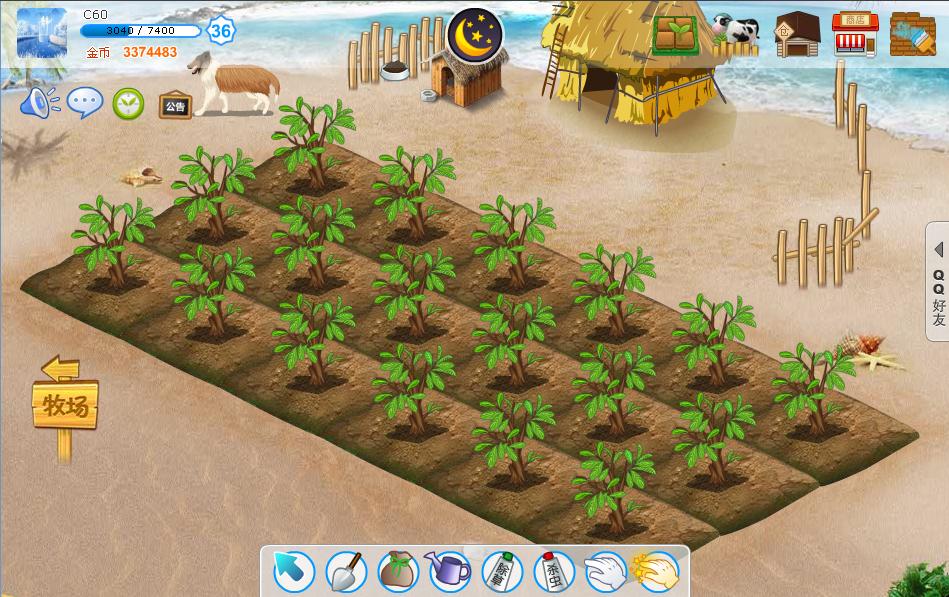This screenshot has width=949, height=597.
Task: Activate the white glove harvest tool
Action: click(x=606, y=572)
